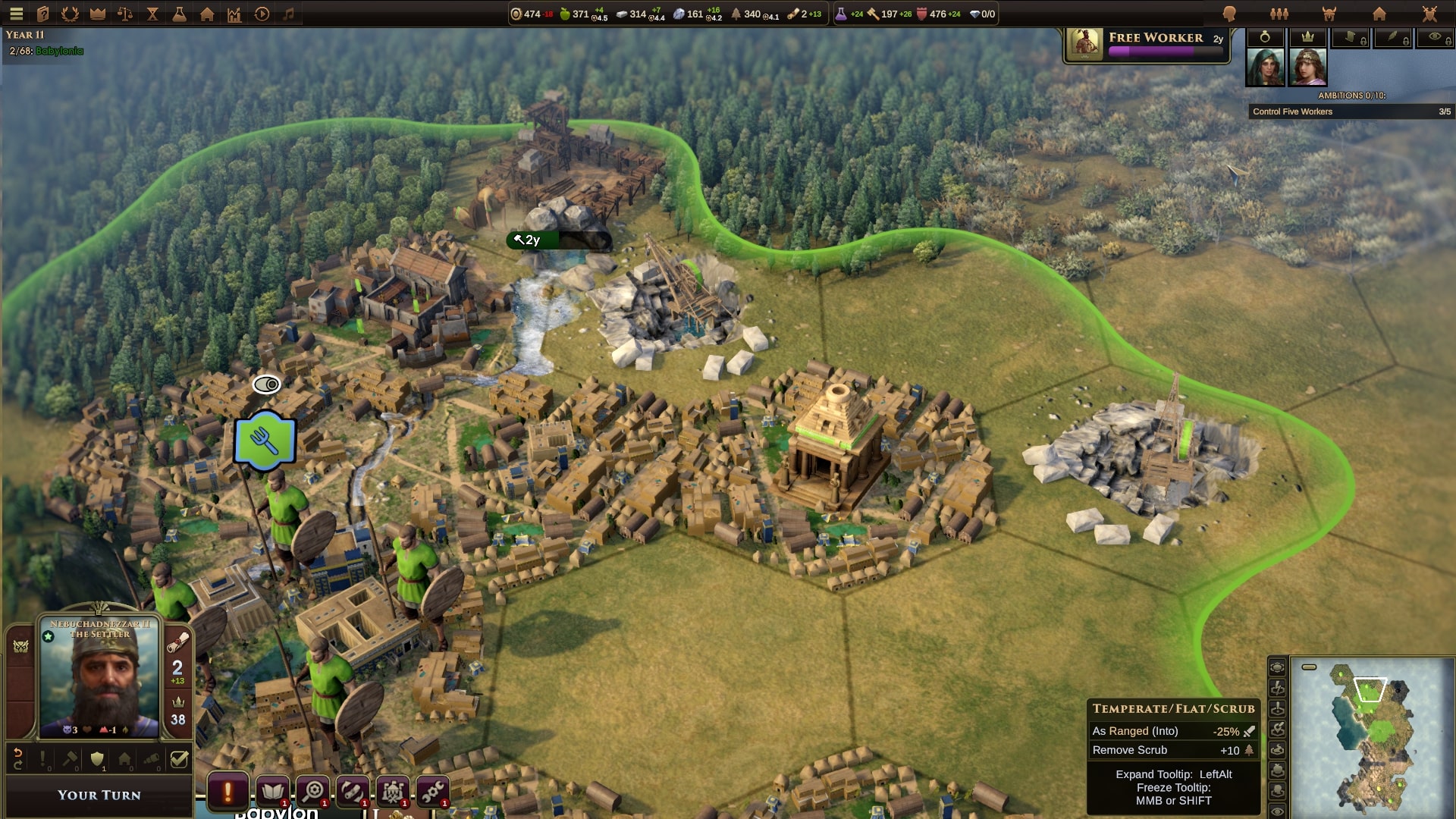1456x819 pixels.
Task: Click the minimap
Action: (1373, 736)
